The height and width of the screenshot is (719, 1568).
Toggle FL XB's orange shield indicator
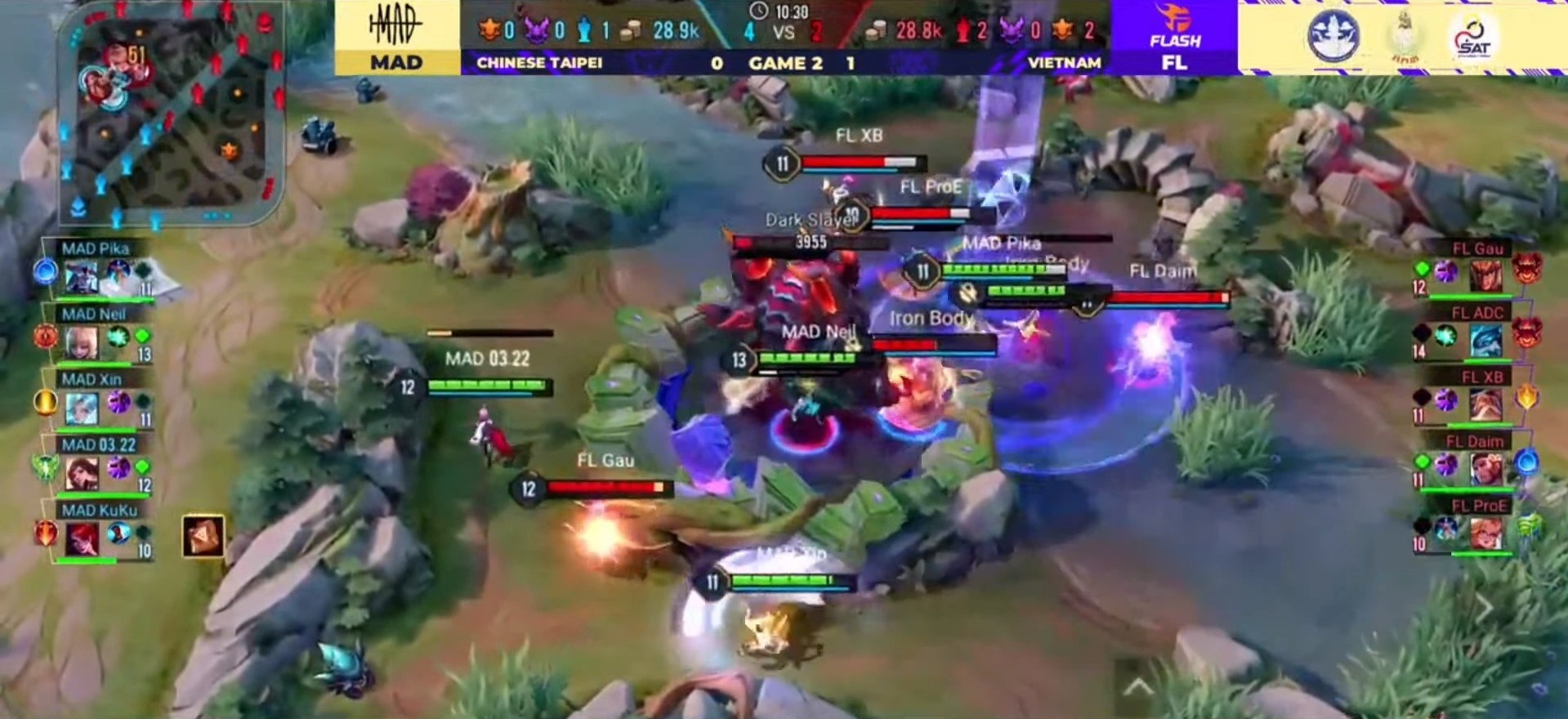click(x=1526, y=399)
